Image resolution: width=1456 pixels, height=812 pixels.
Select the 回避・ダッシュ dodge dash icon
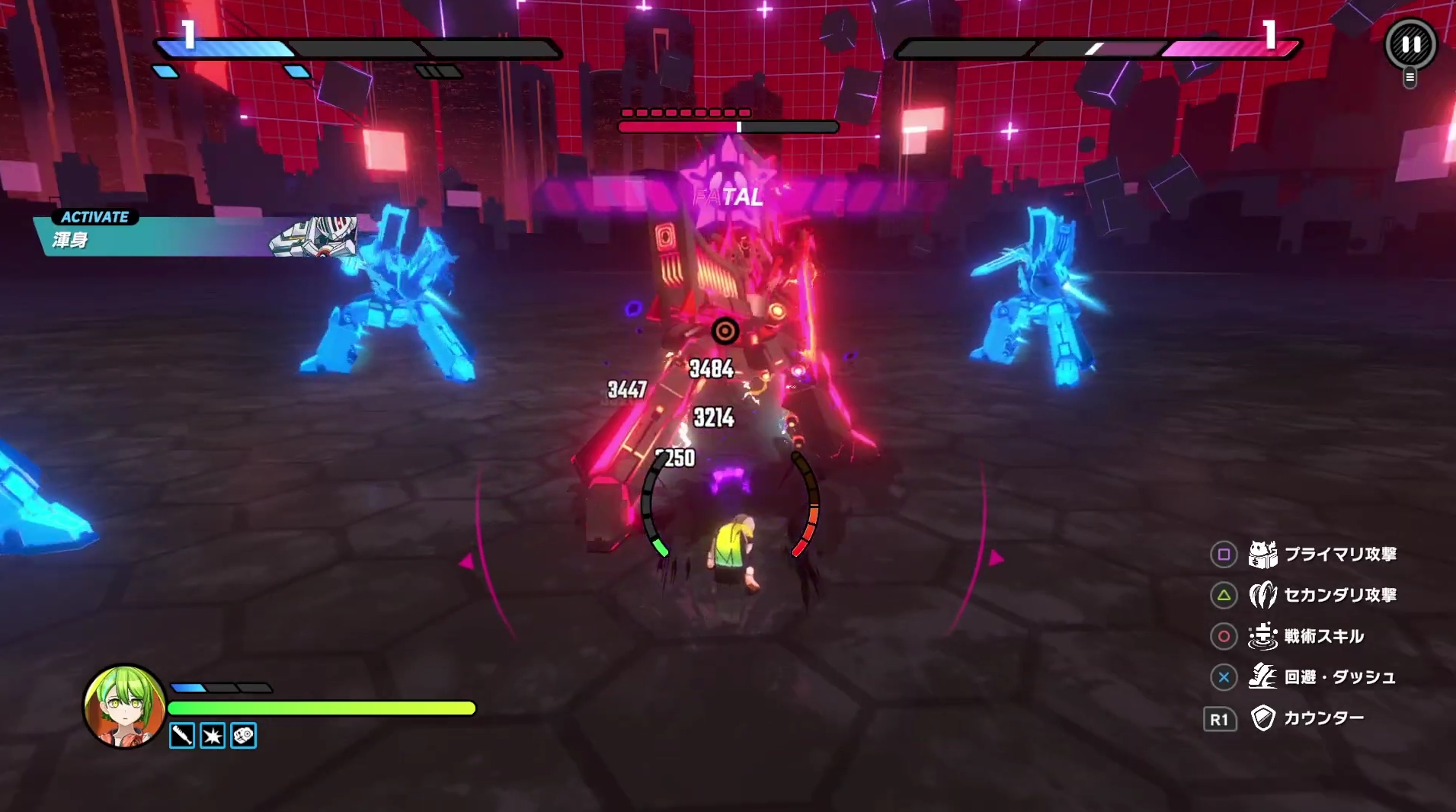[x=1262, y=676]
